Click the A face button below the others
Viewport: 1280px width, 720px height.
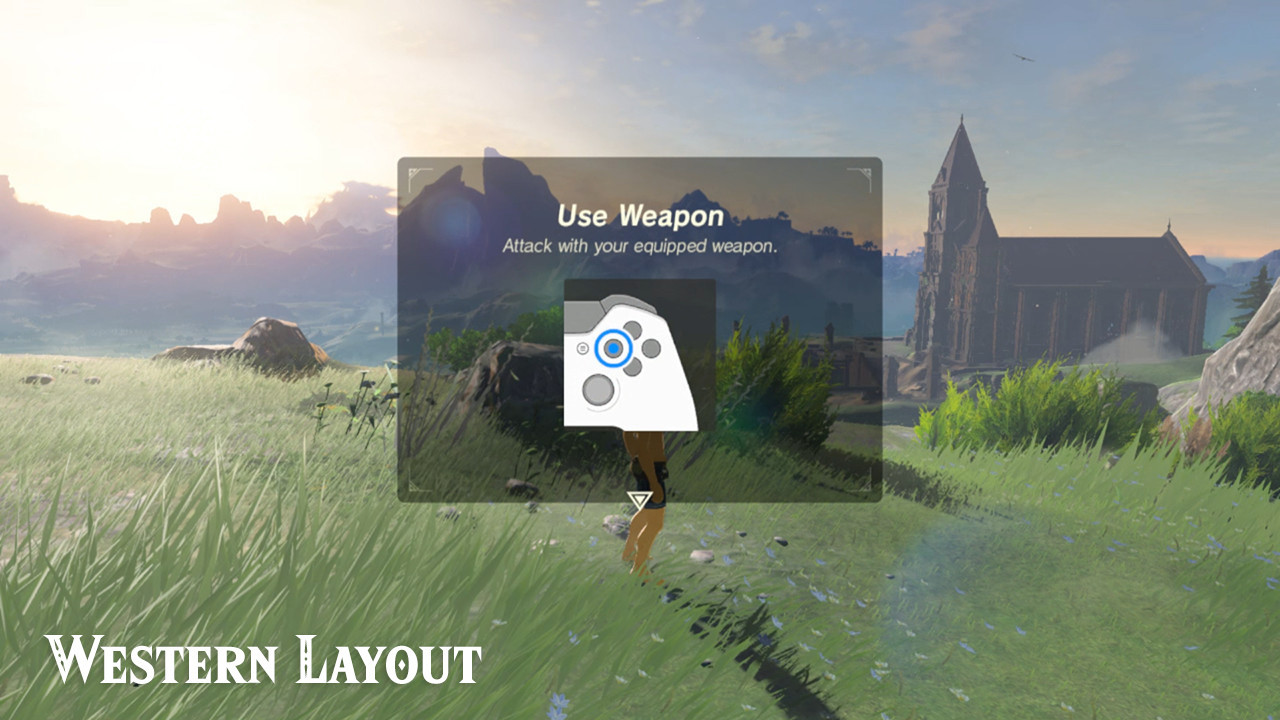634,365
